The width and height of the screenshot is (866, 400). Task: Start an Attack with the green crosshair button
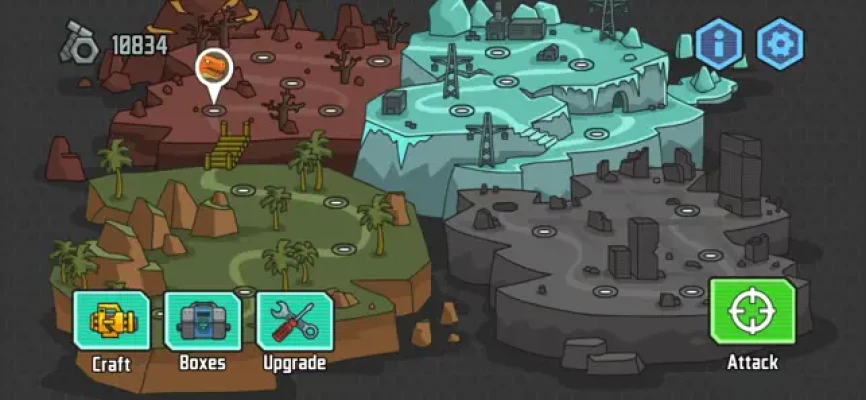point(752,313)
